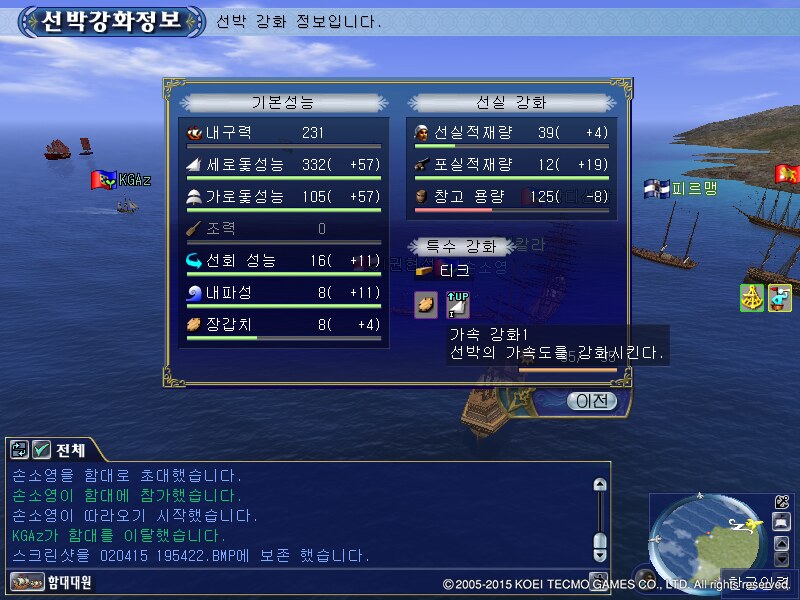
Task: Open the 전체 chat tab
Action: click(70, 449)
